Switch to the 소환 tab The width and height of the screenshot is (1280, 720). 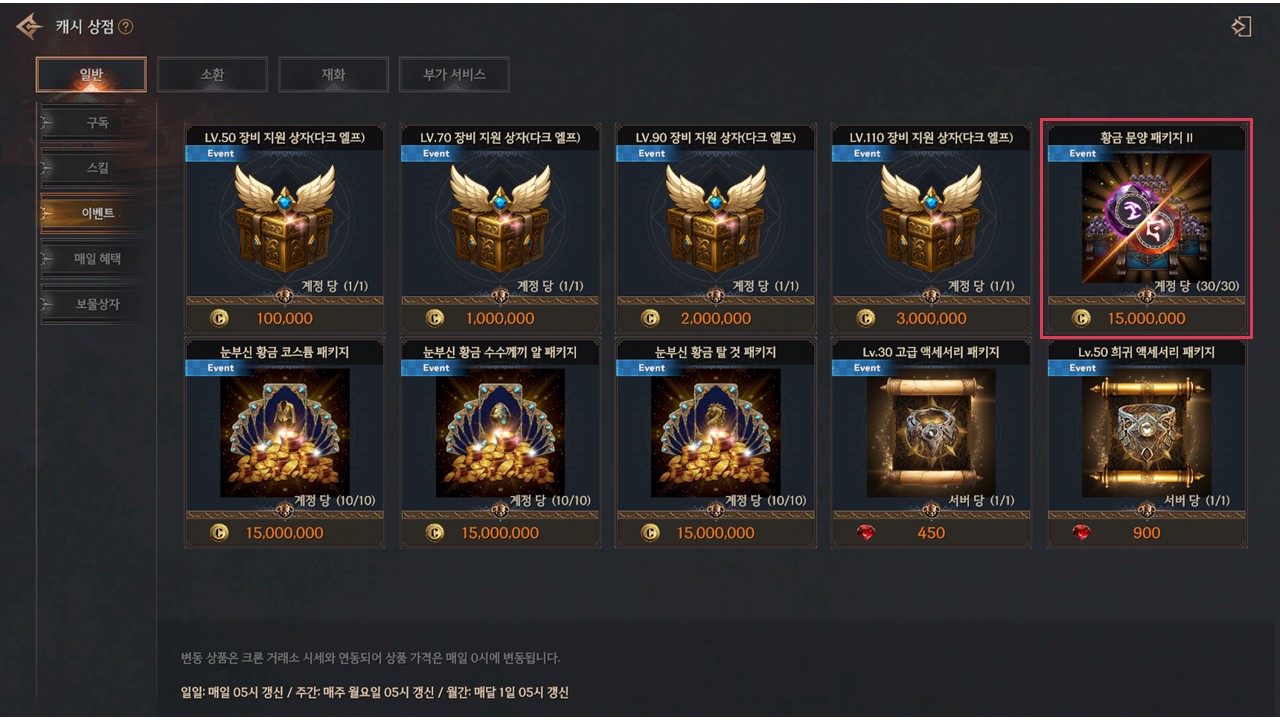pos(212,74)
